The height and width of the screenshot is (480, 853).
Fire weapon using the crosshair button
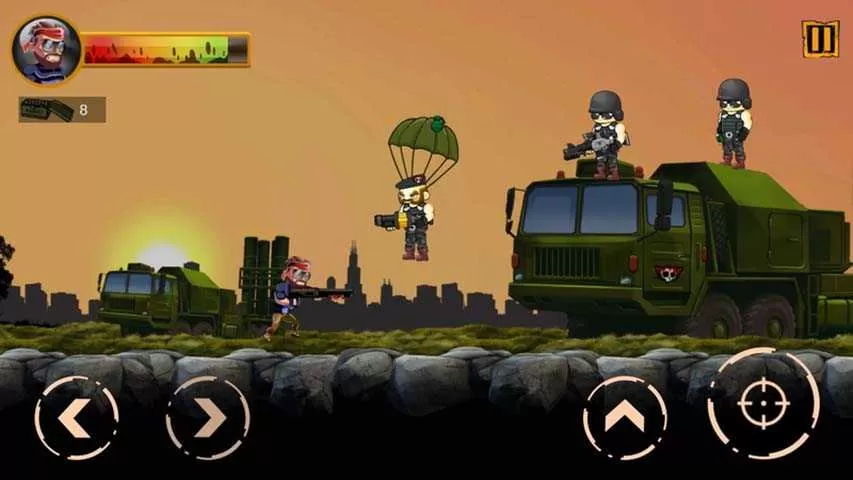(x=763, y=403)
